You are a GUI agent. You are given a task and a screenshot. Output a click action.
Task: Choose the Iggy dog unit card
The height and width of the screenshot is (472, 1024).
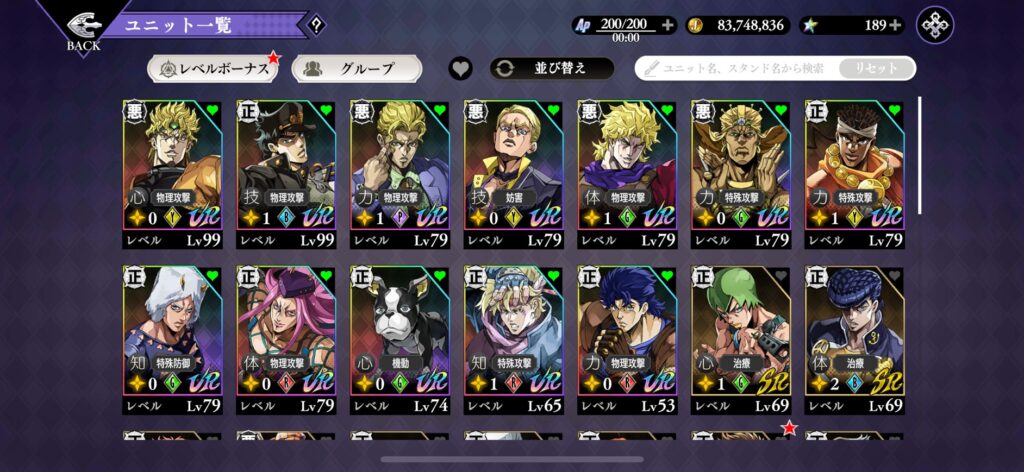(x=399, y=340)
